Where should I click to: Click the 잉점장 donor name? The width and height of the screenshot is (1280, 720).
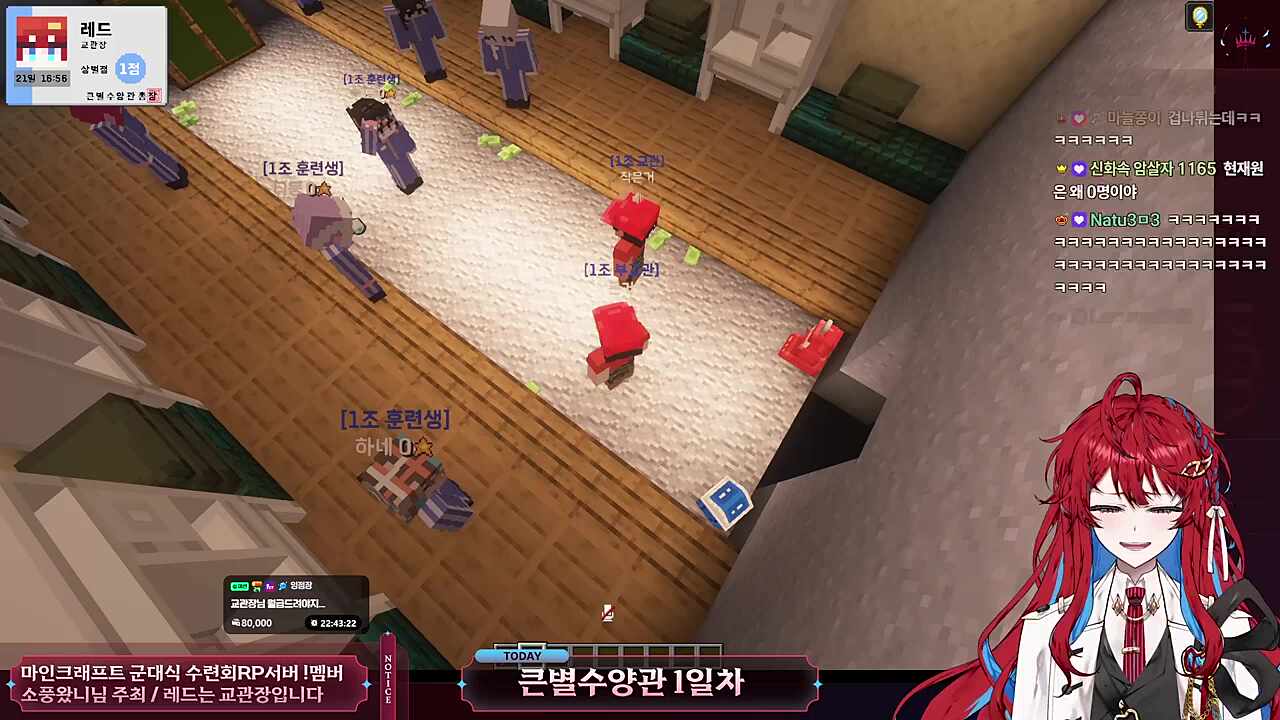click(x=301, y=586)
